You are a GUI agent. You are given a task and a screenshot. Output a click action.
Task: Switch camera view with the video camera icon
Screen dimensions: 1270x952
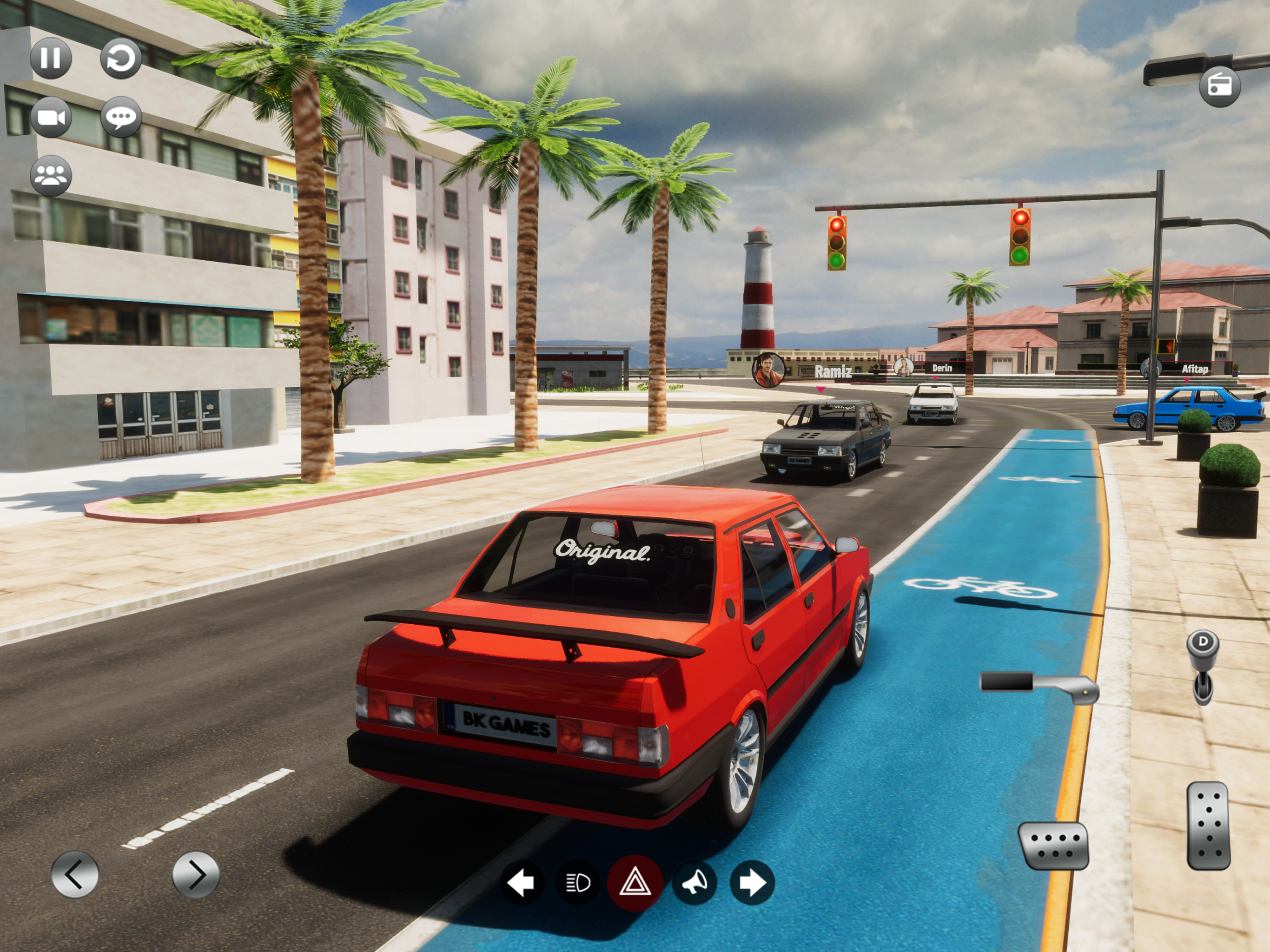click(x=51, y=118)
